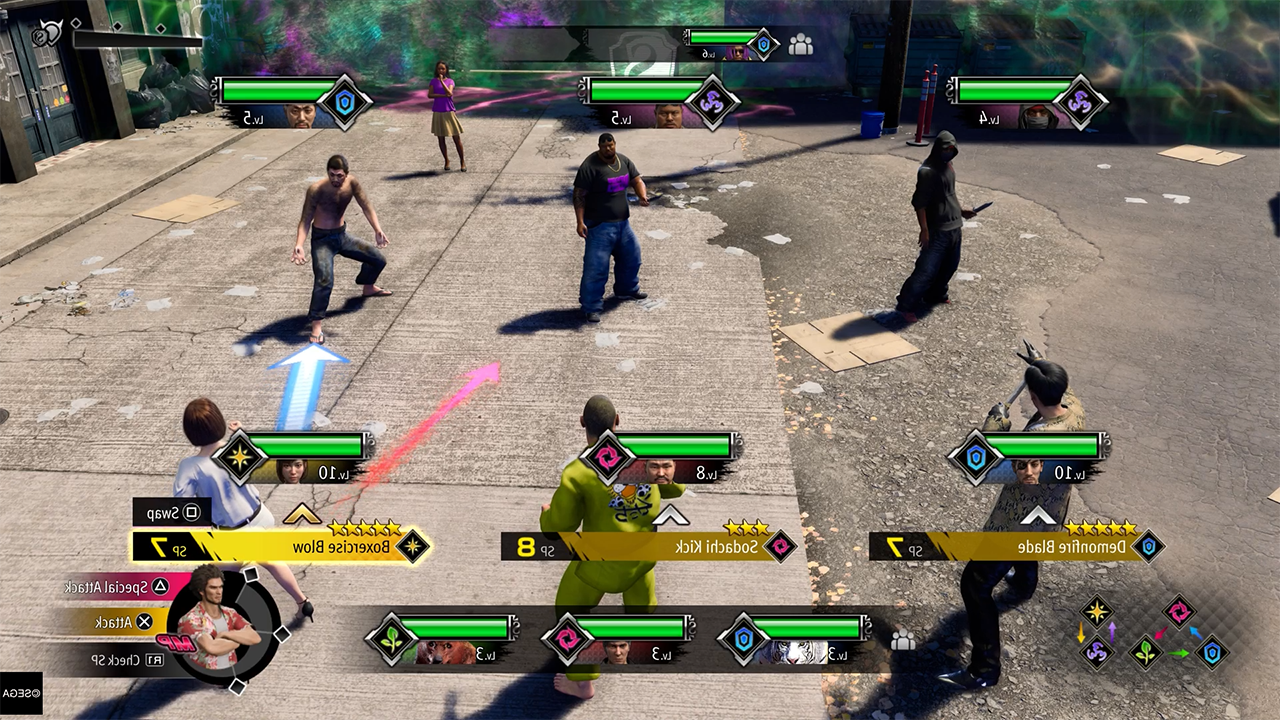Target the level 4 masked enemy portrait
Image resolution: width=1280 pixels, height=720 pixels.
coord(1040,117)
